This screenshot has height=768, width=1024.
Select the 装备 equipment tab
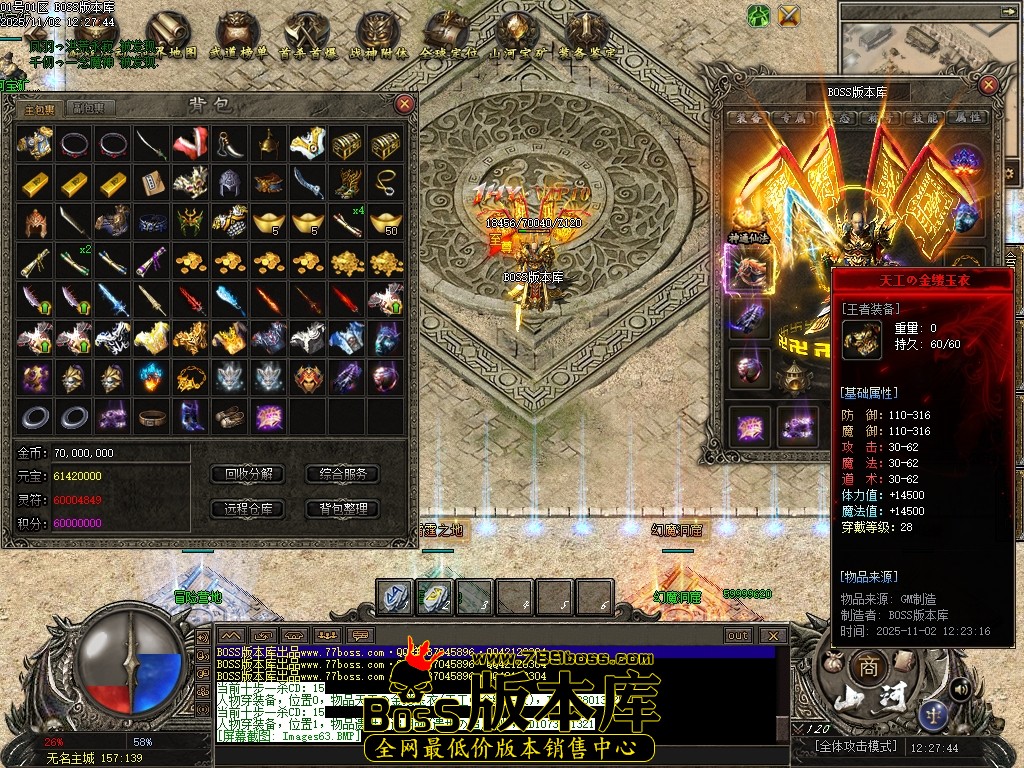click(x=746, y=118)
